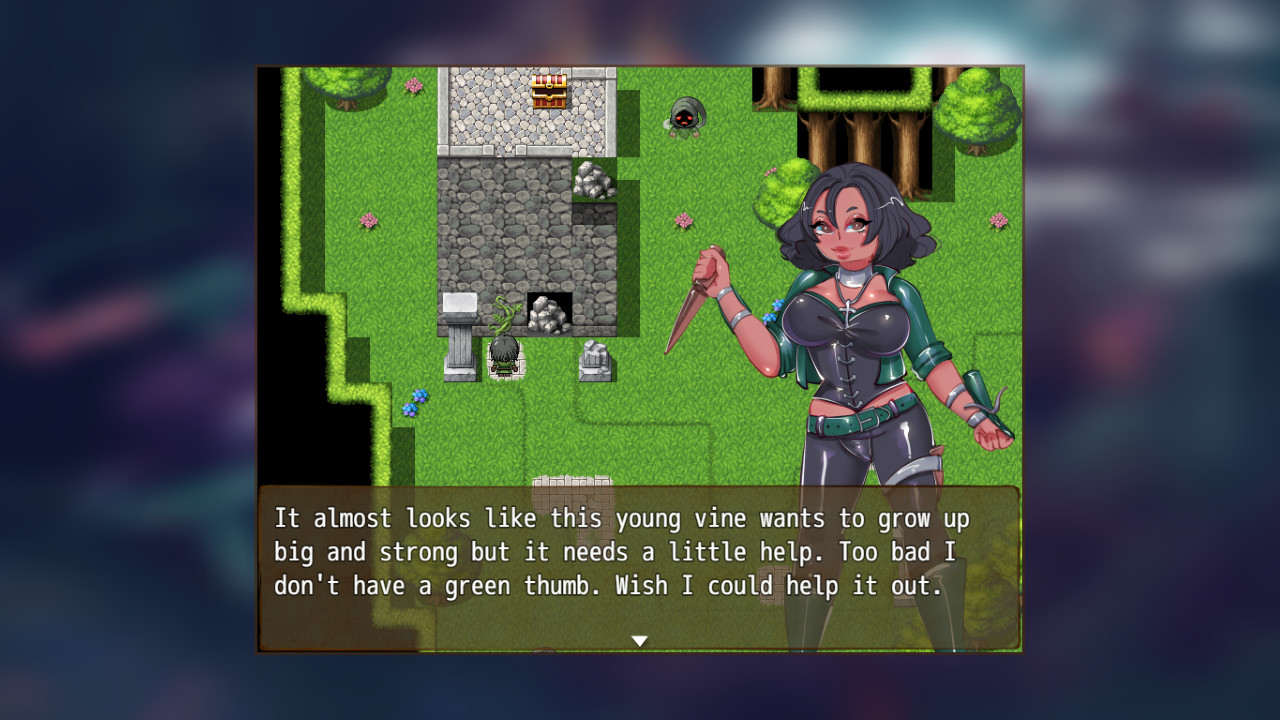The image size is (1280, 720).
Task: Select the hooded red-eyed creature near the trees
Action: [x=684, y=117]
